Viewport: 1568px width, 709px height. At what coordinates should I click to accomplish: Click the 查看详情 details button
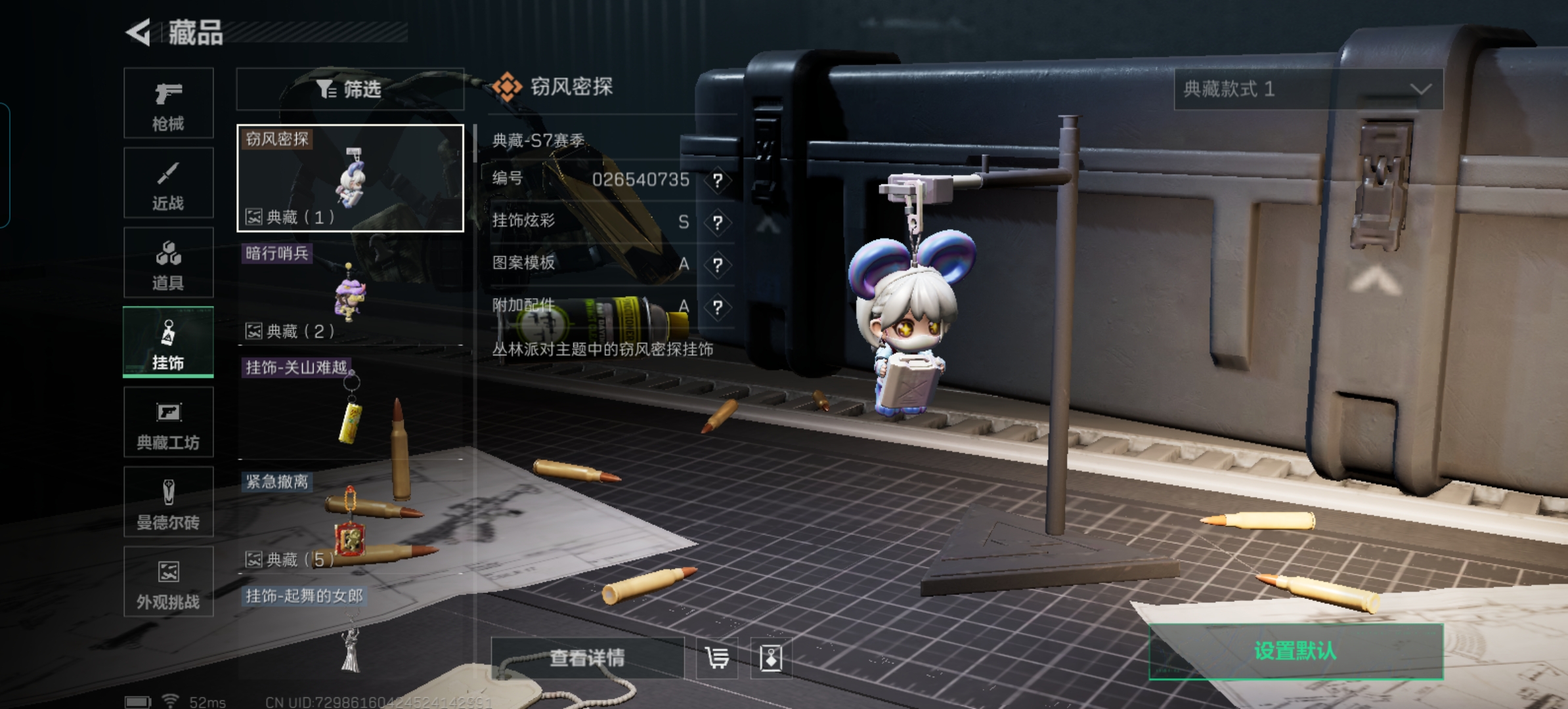point(587,658)
